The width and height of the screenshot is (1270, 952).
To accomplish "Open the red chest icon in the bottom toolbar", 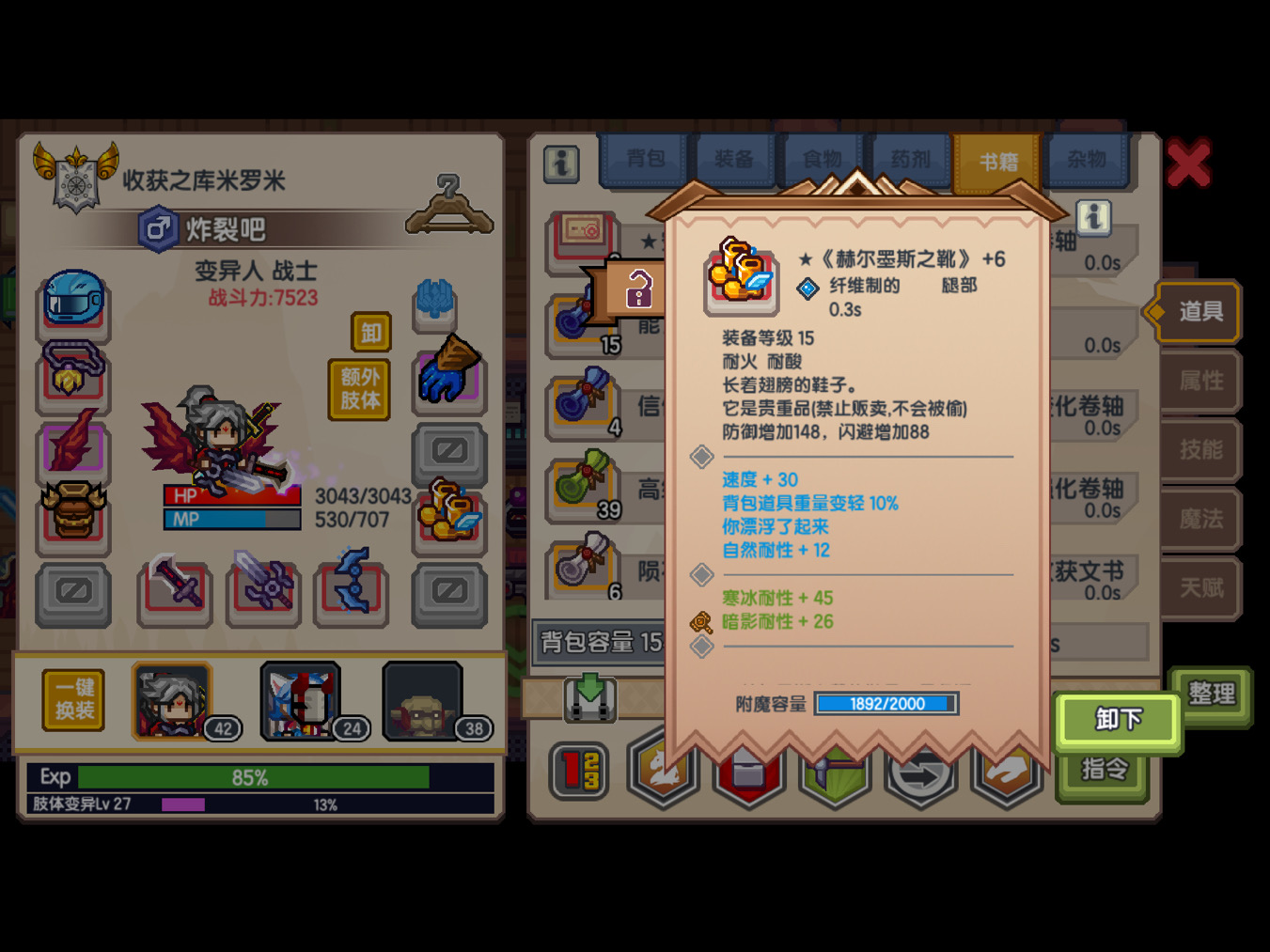I will click(747, 769).
